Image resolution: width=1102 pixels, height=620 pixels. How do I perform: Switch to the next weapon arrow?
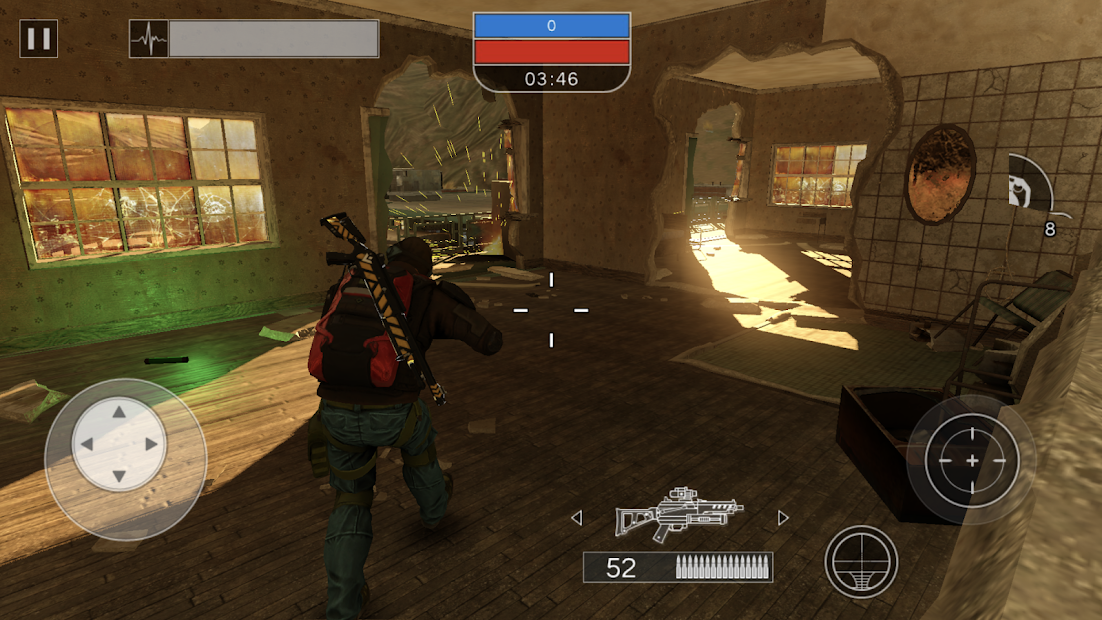(x=783, y=518)
